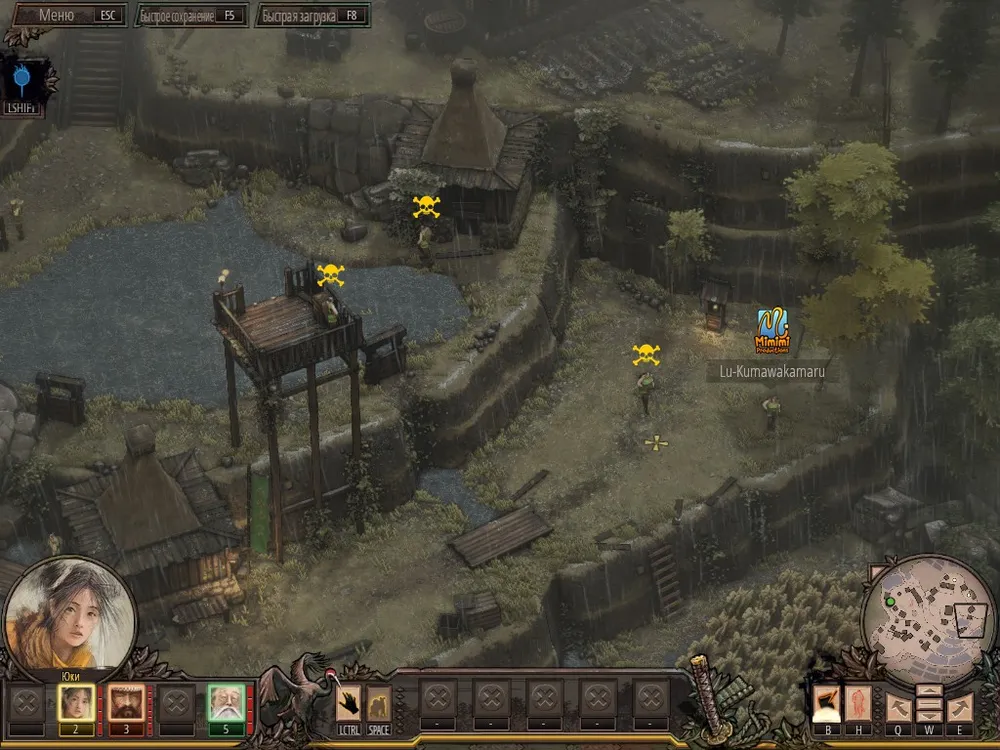Rotate camera left with the Q arrow

pos(897,707)
